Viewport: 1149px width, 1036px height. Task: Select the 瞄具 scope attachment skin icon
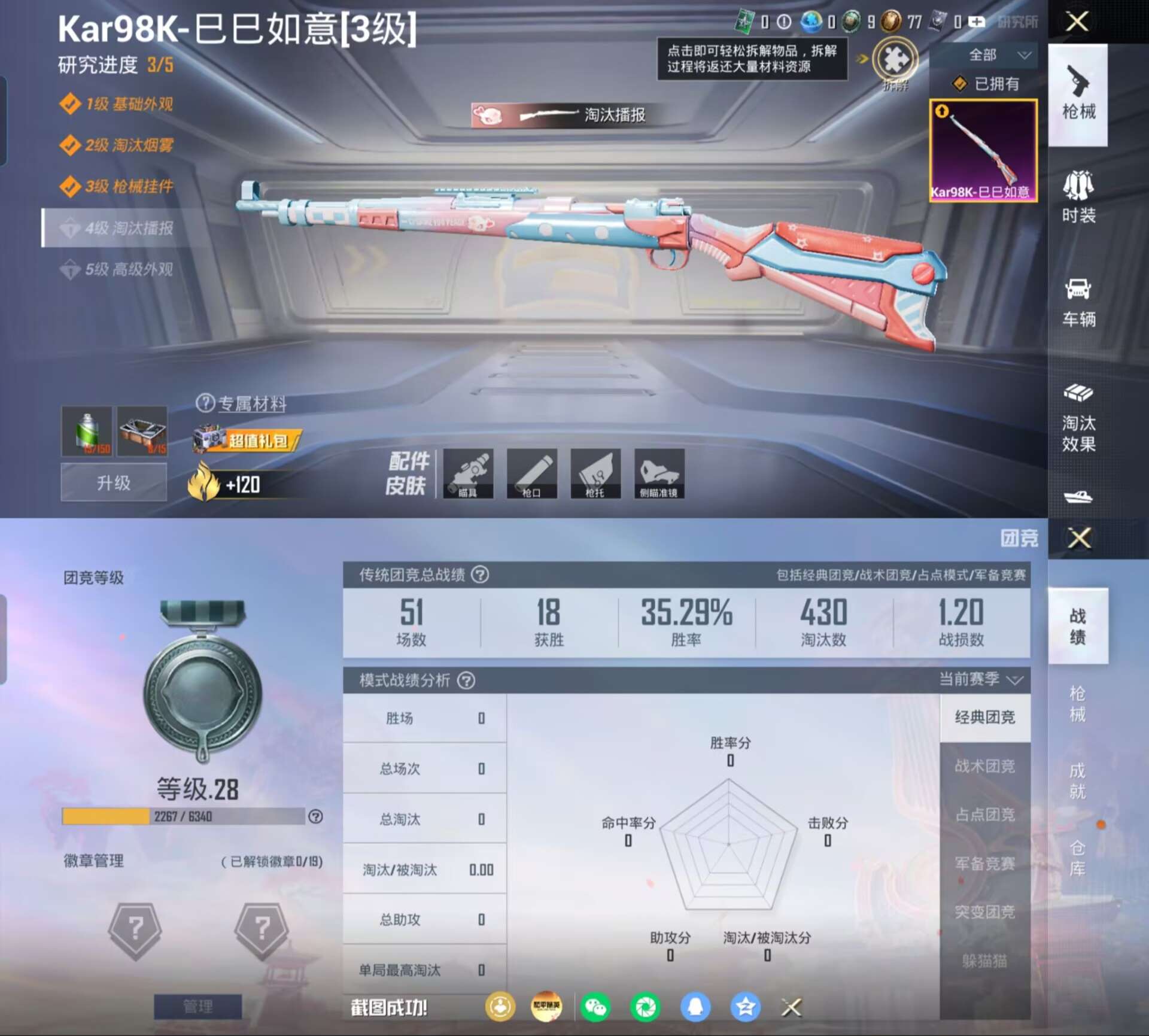coord(469,475)
